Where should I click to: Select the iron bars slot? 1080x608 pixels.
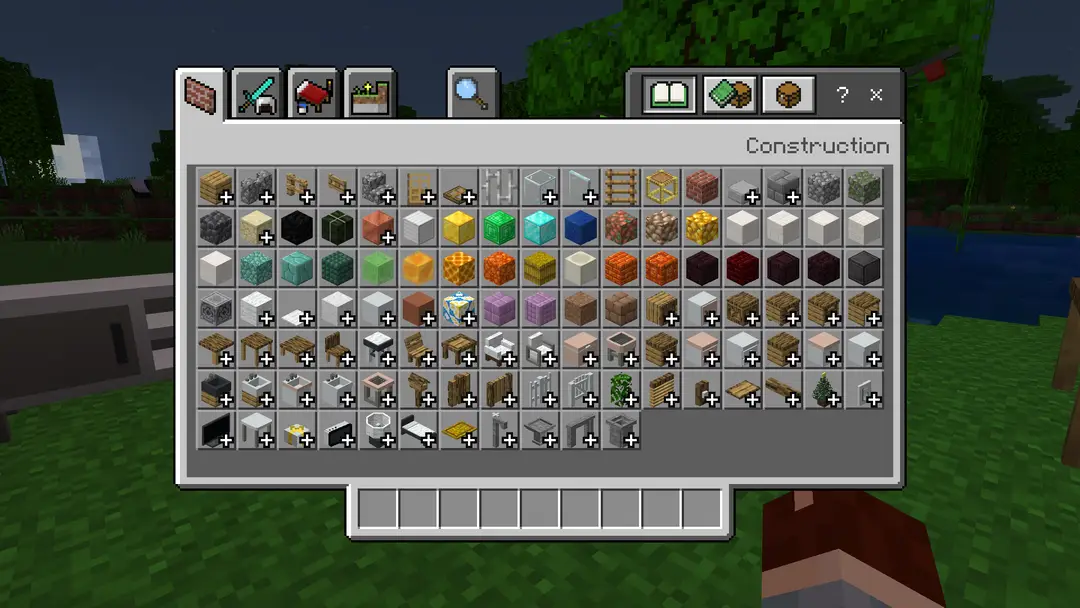pyautogui.click(x=499, y=187)
